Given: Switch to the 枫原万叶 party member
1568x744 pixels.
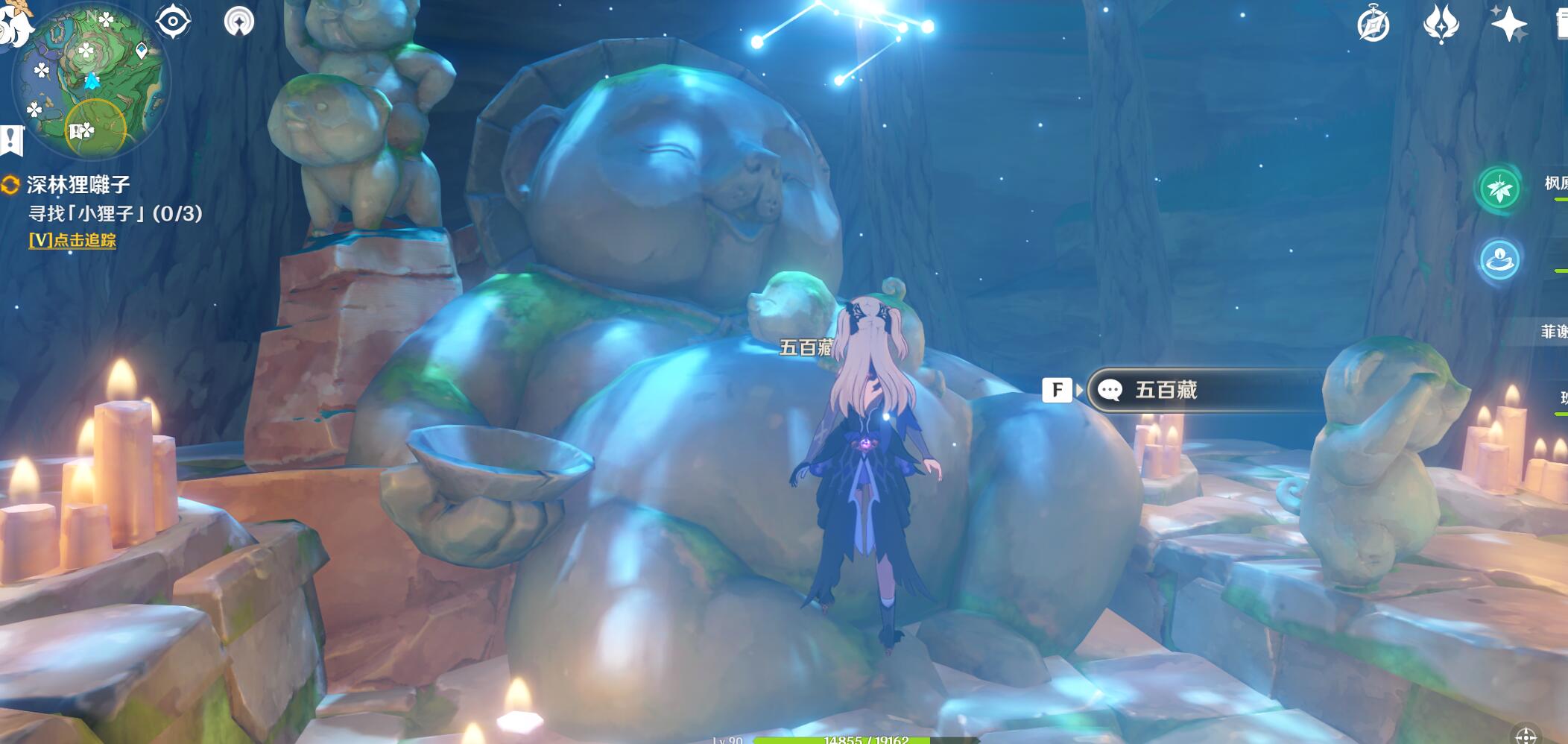Looking at the screenshot, I should click(x=1500, y=189).
